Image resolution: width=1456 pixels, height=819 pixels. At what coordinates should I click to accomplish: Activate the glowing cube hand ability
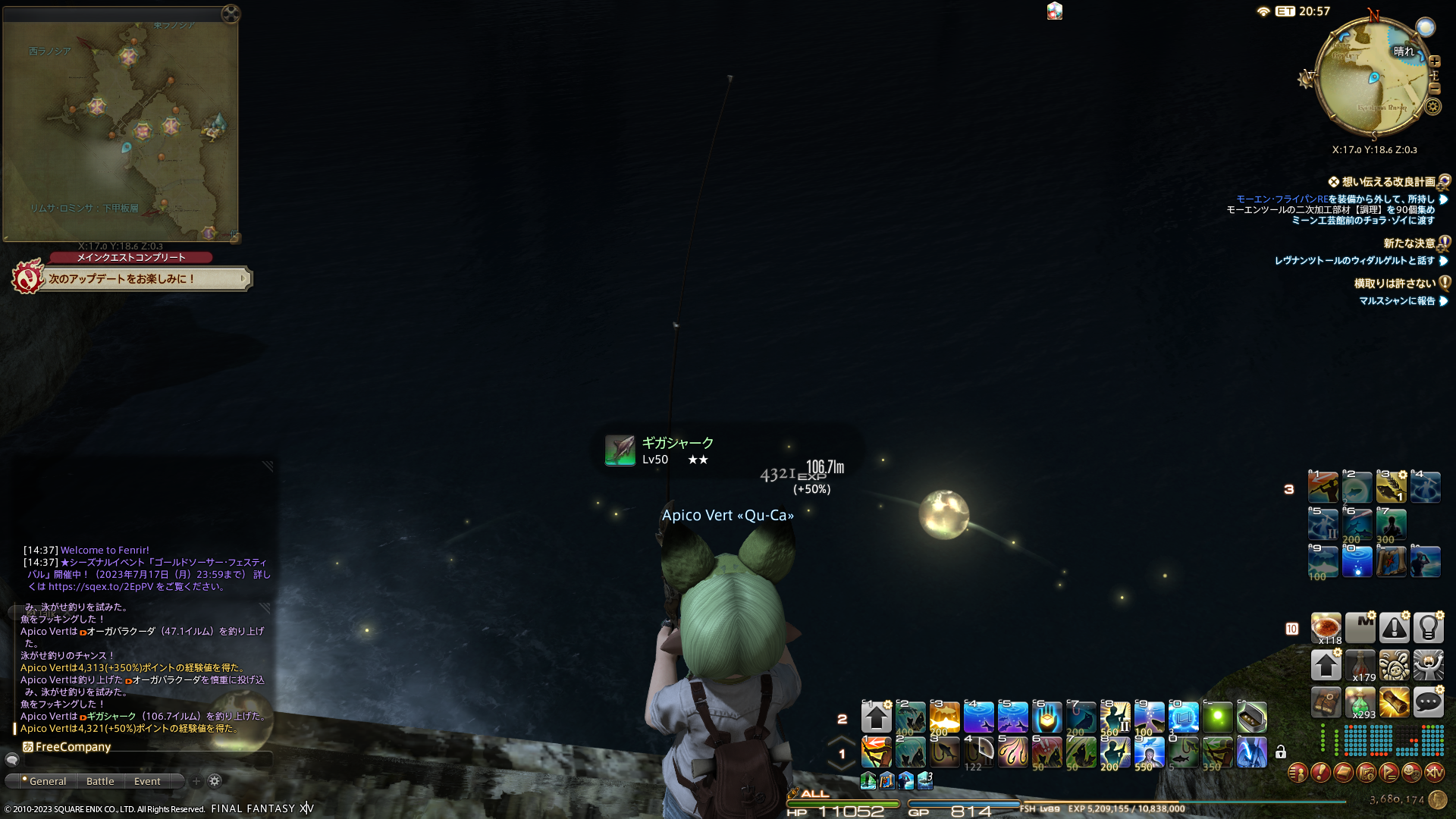click(x=1046, y=717)
